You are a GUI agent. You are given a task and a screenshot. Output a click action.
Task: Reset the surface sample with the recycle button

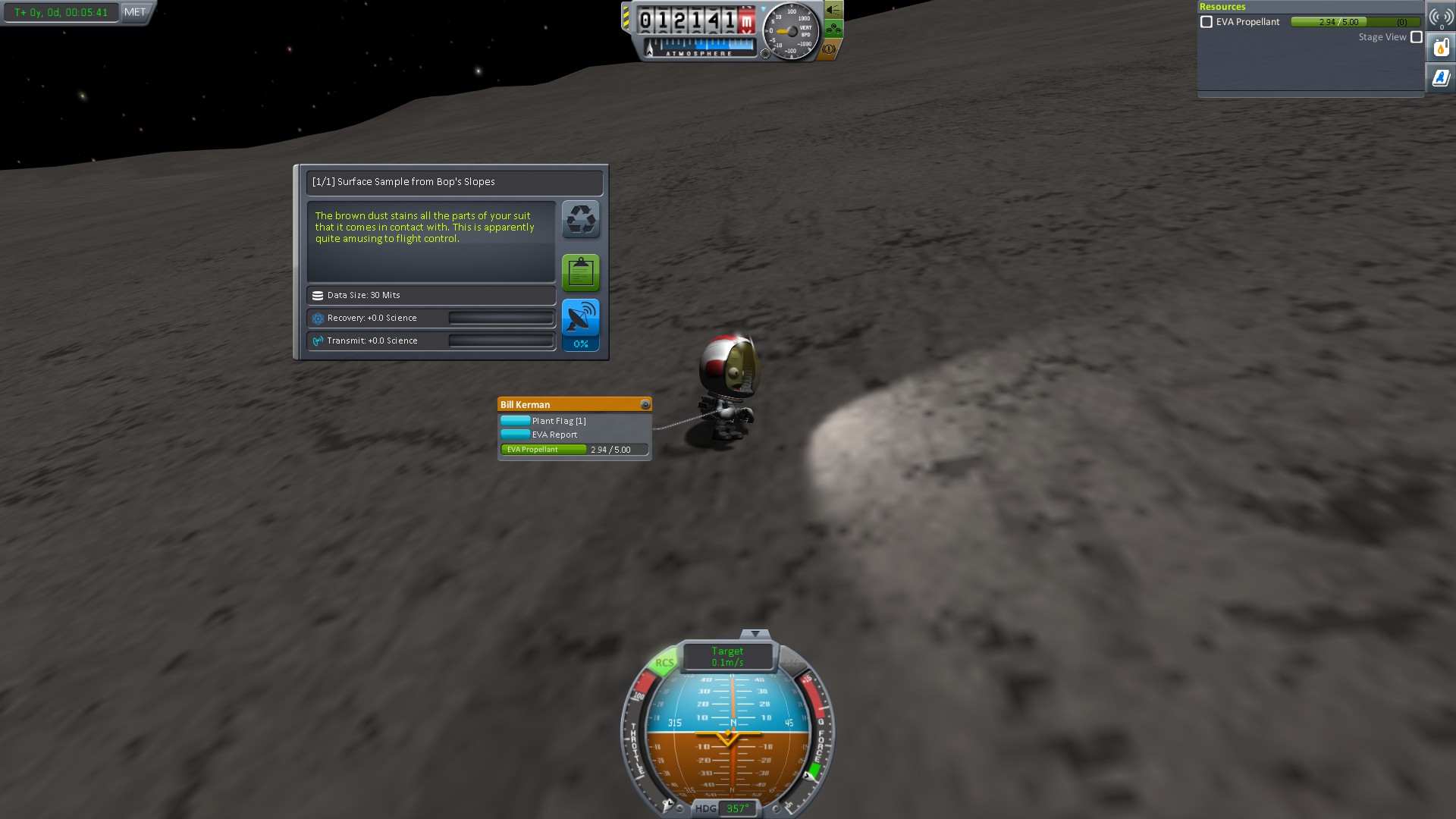581,219
